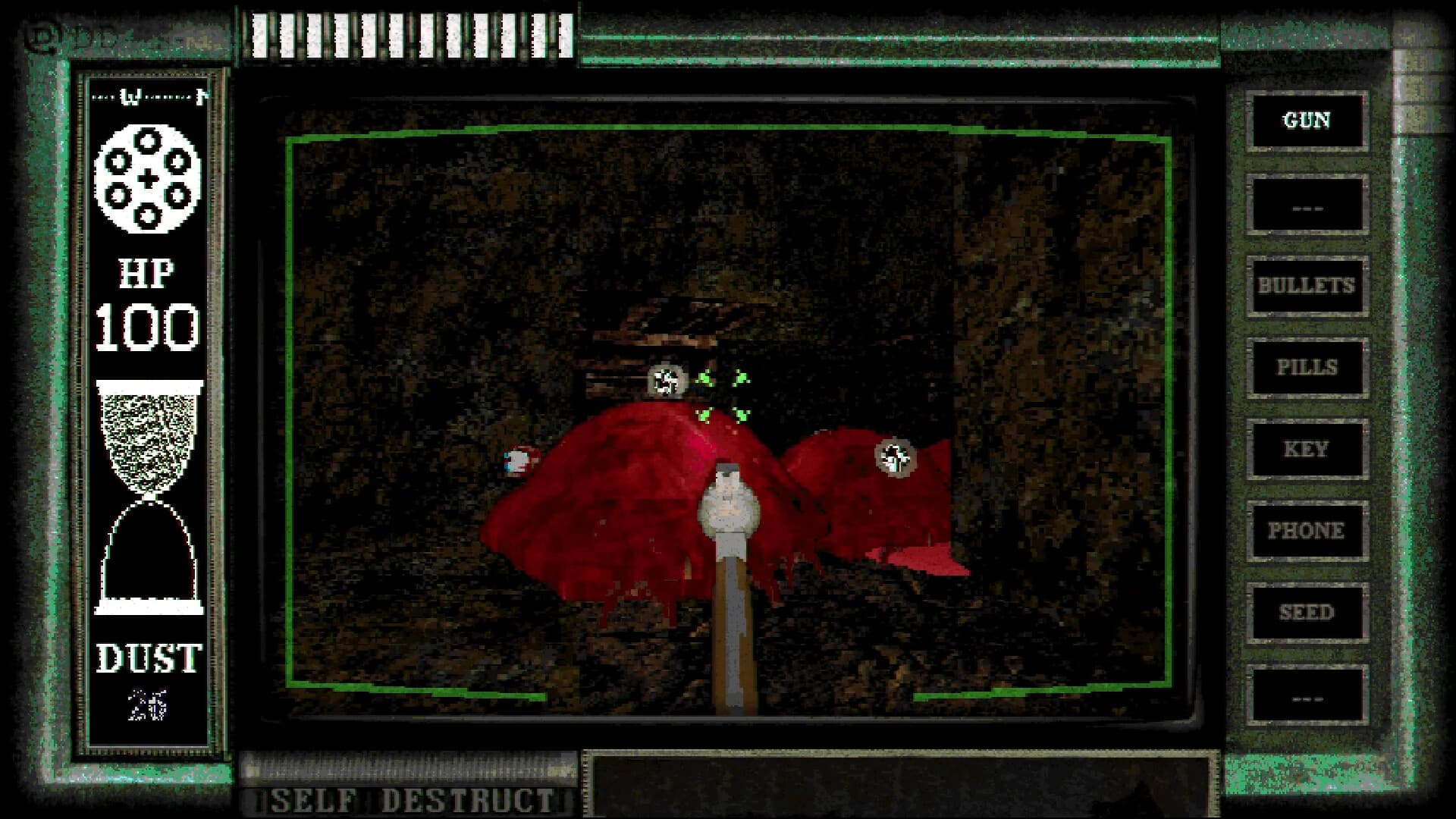Toggle the GUN slot off
Viewport: 1456px width, 819px height.
point(1306,121)
